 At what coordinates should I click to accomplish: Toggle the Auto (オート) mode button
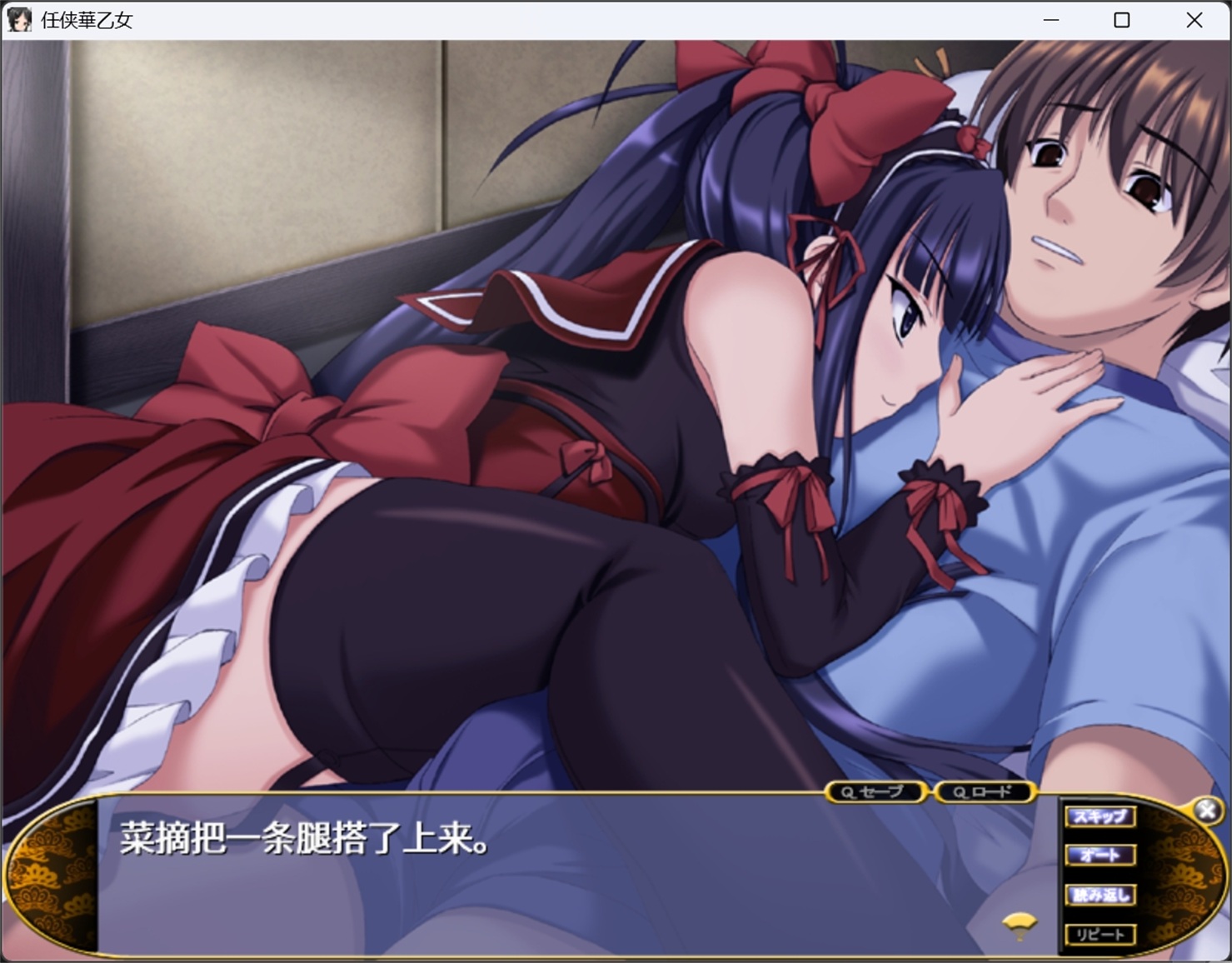click(1100, 856)
